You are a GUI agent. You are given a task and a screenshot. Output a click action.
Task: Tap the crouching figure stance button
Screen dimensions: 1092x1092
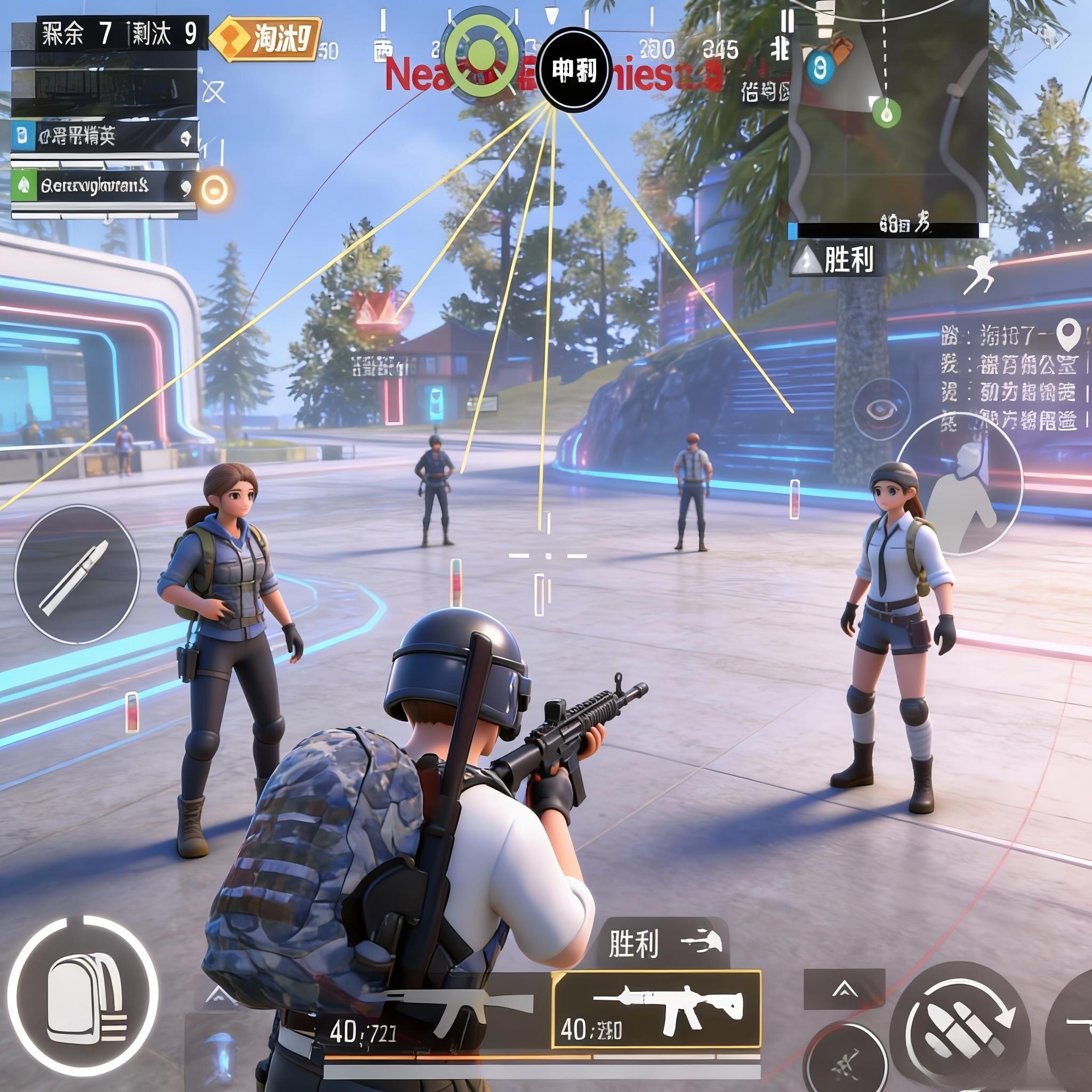[959, 483]
